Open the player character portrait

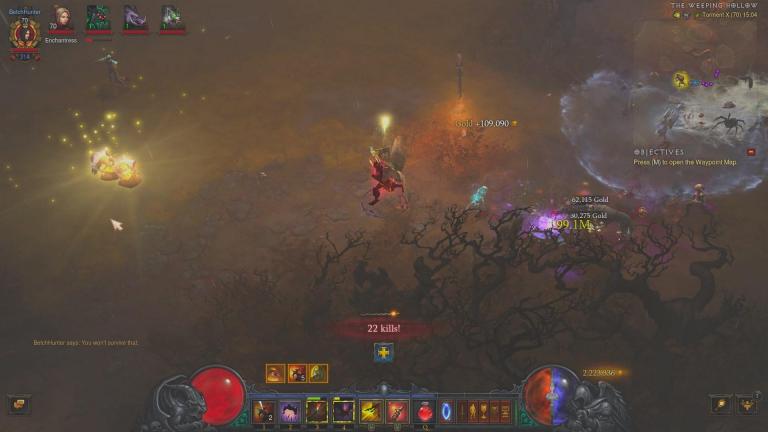click(24, 36)
